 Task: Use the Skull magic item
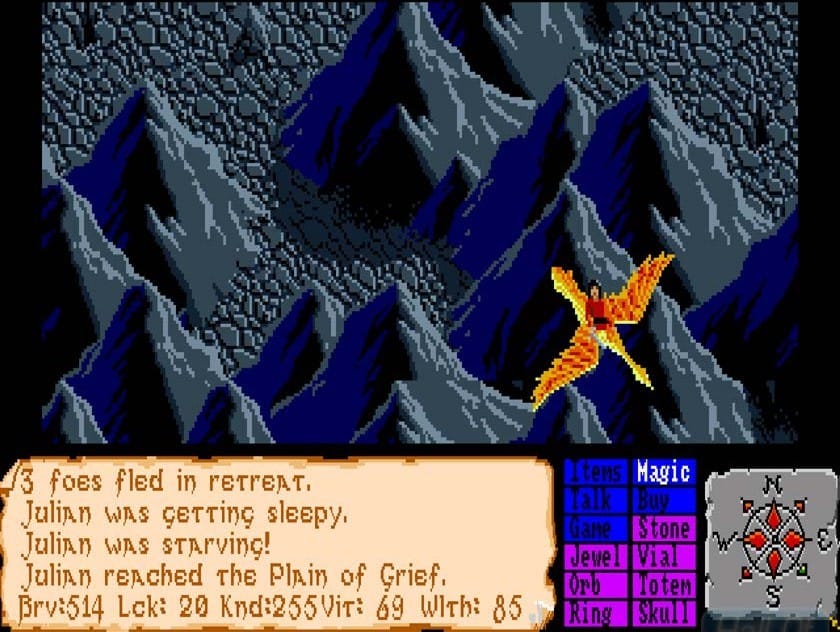coord(663,612)
